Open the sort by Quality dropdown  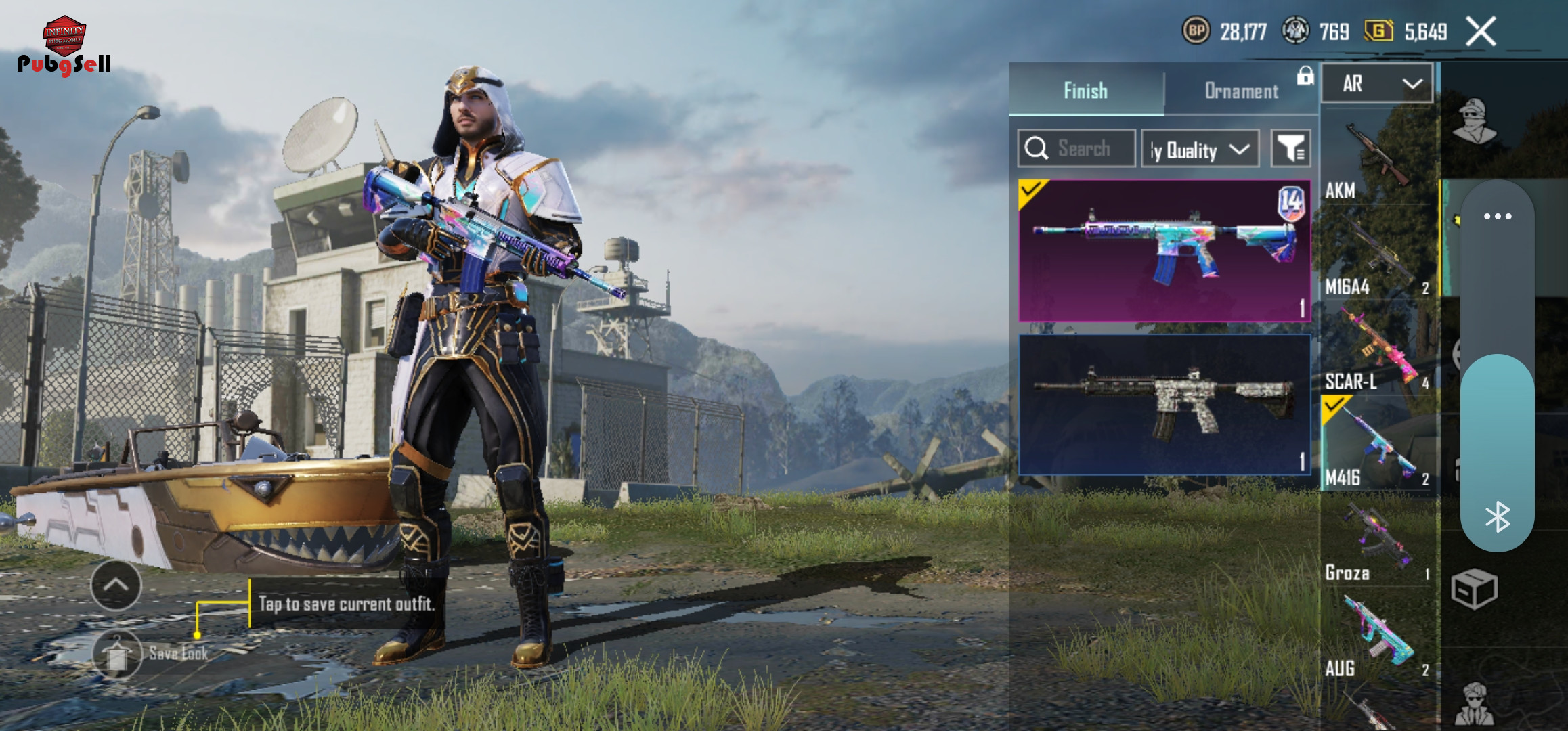[1200, 149]
